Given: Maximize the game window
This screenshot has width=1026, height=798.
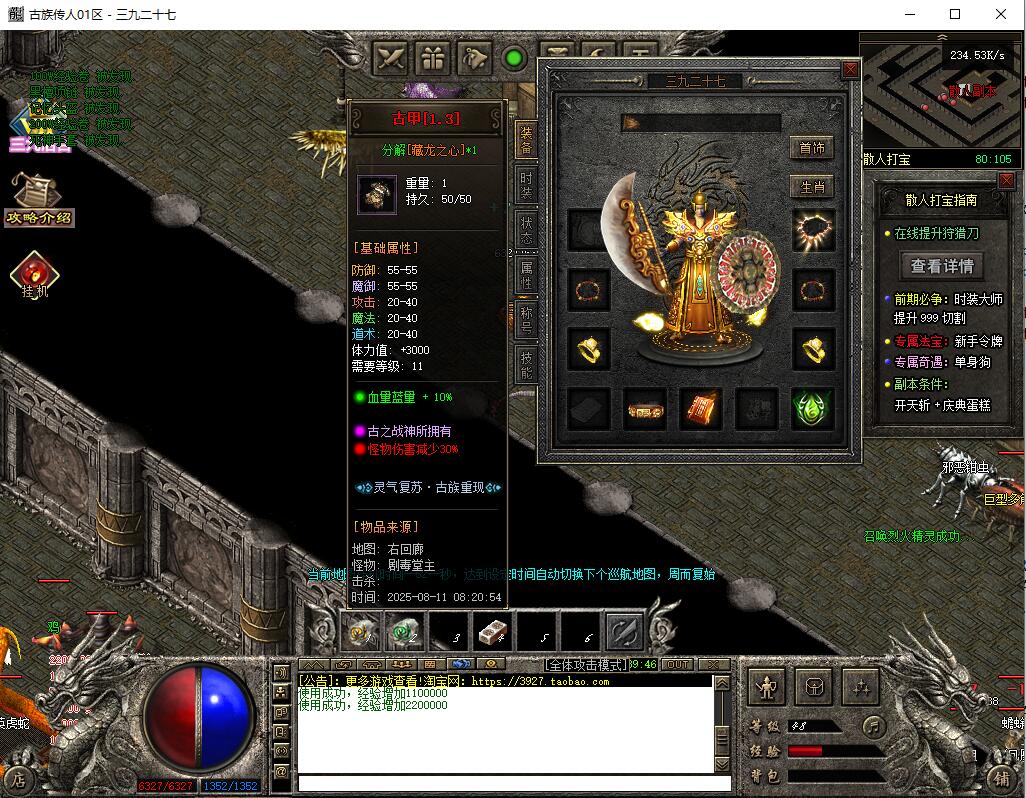Looking at the screenshot, I should (955, 14).
